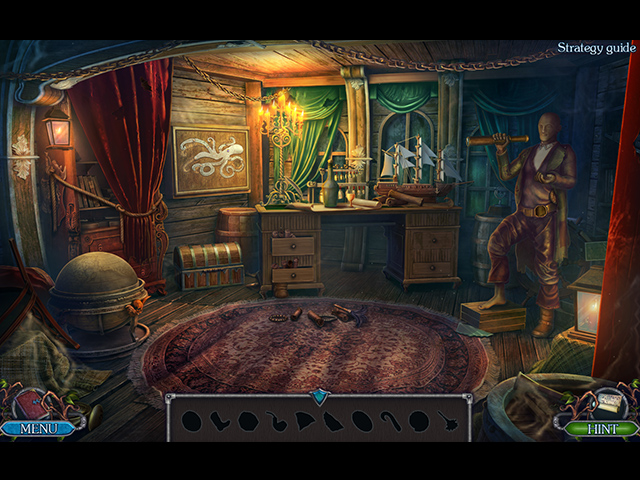Select the smoking pipe silhouette
This screenshot has width=640, height=480.
(276, 422)
